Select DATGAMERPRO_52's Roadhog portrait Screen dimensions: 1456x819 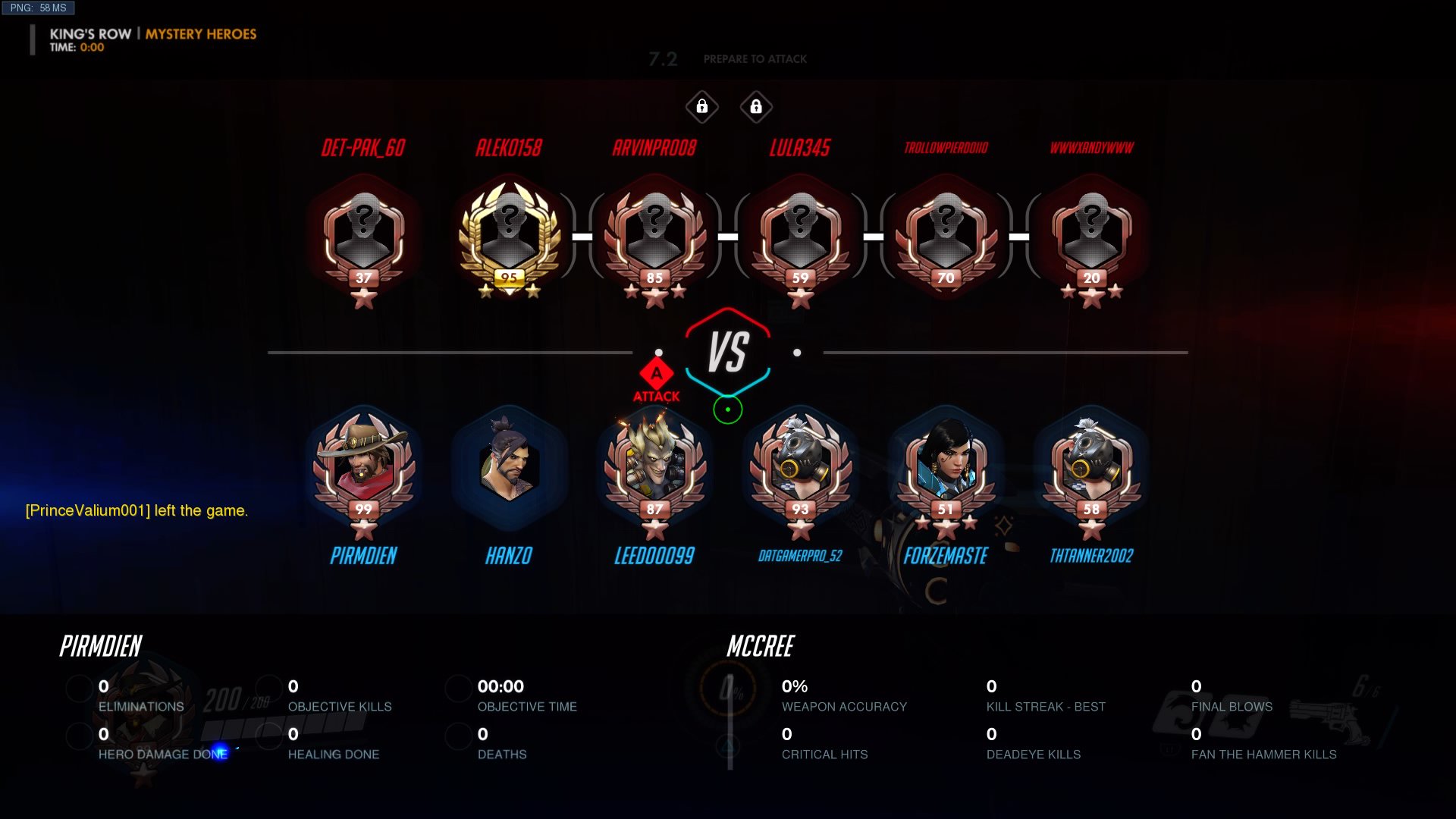800,464
